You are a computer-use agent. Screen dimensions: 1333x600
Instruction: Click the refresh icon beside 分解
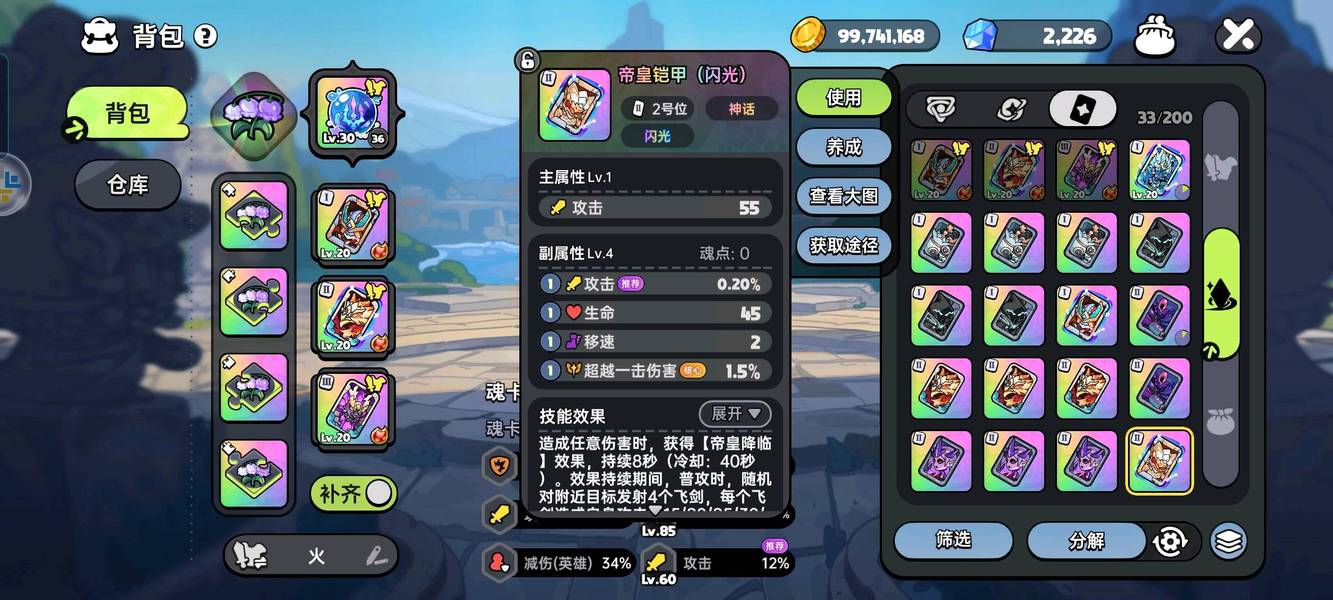click(1169, 541)
